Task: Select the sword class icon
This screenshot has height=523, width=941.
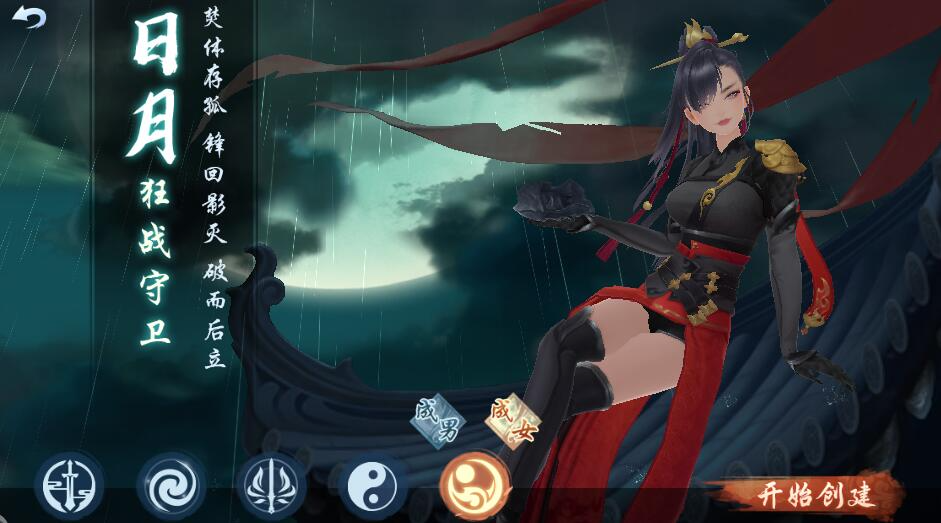Action: tap(68, 486)
